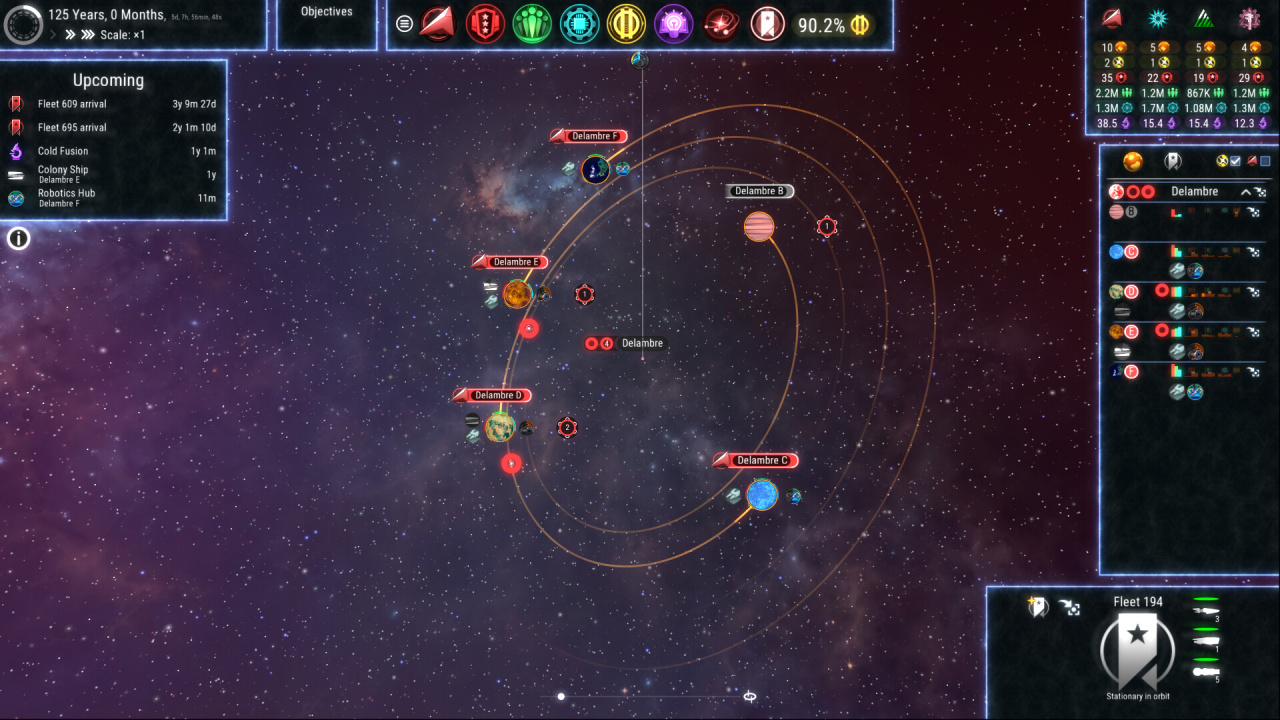Collapse the Delambre system list
Image resolution: width=1280 pixels, height=720 pixels.
tap(1245, 191)
